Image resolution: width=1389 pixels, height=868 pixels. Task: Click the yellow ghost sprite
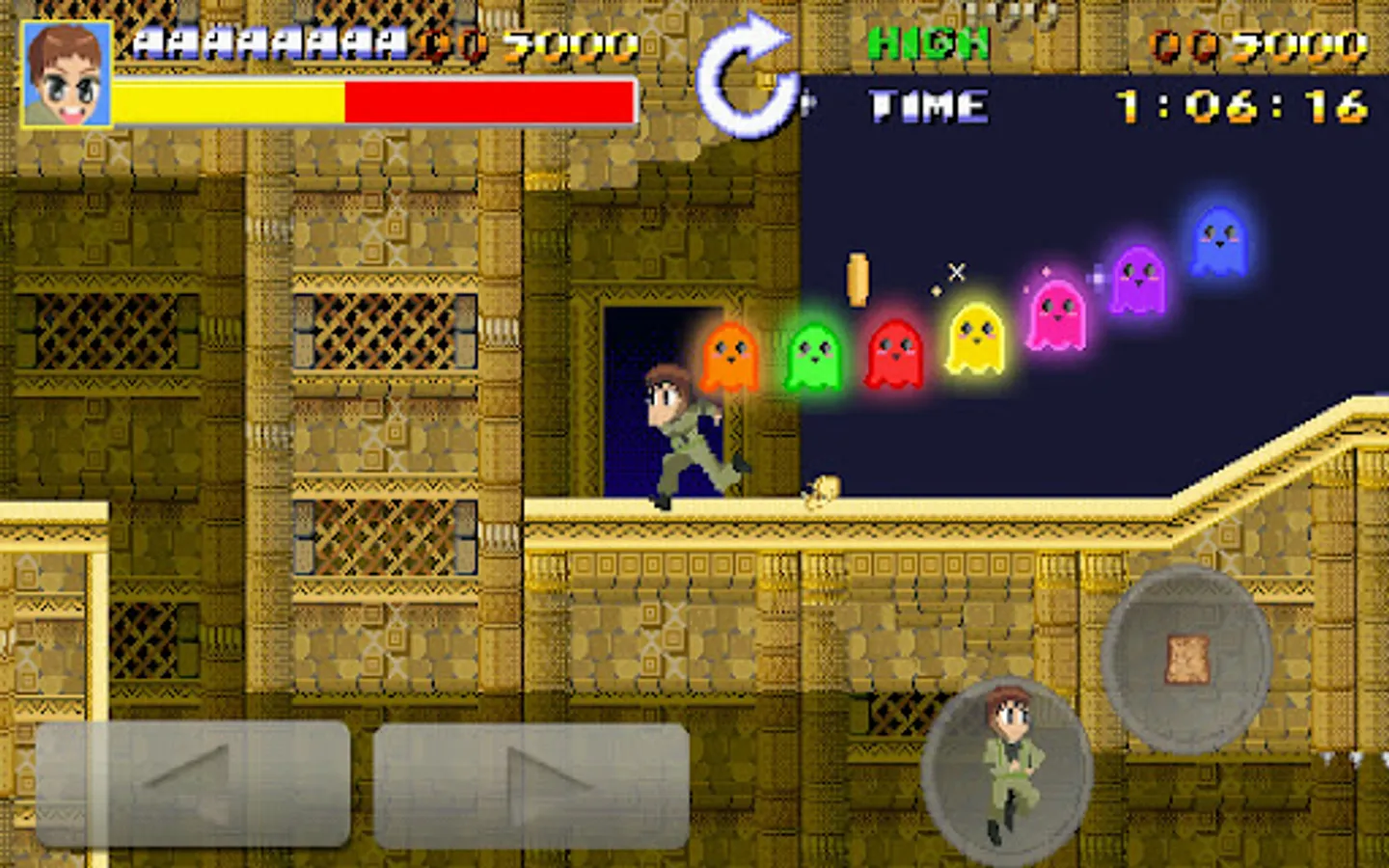pyautogui.click(x=977, y=342)
